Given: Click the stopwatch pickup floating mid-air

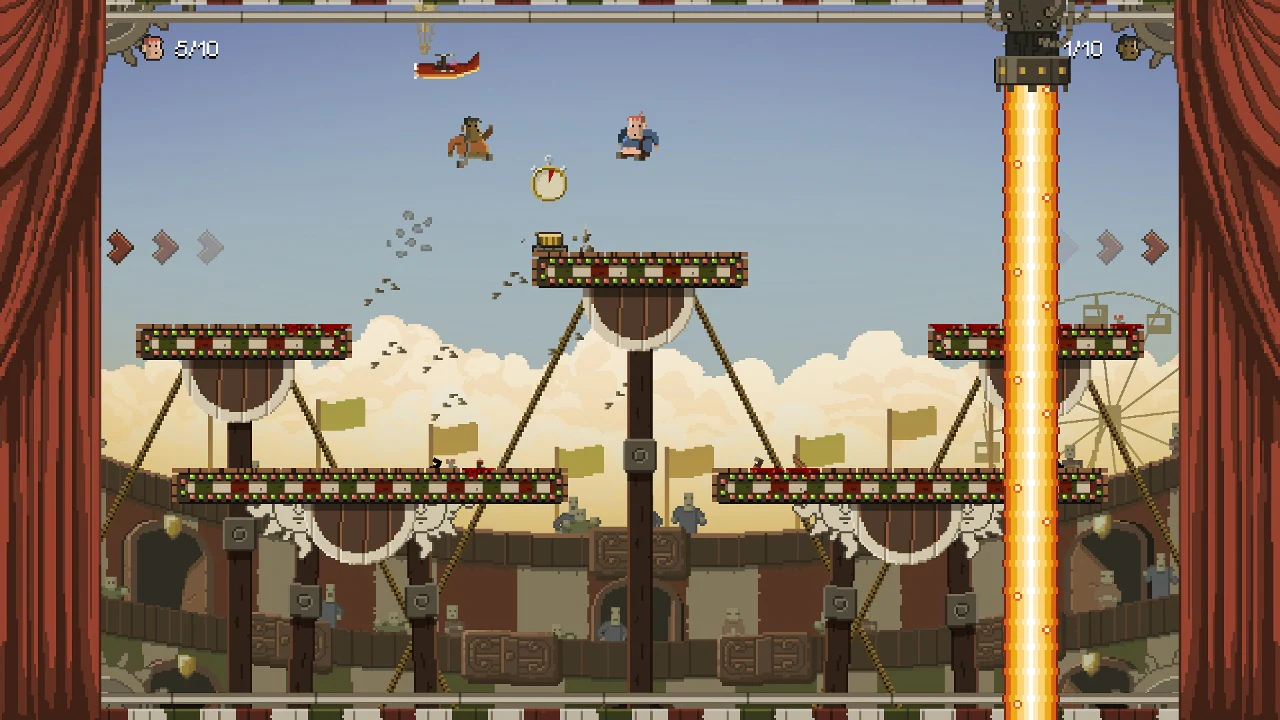Looking at the screenshot, I should pyautogui.click(x=550, y=182).
